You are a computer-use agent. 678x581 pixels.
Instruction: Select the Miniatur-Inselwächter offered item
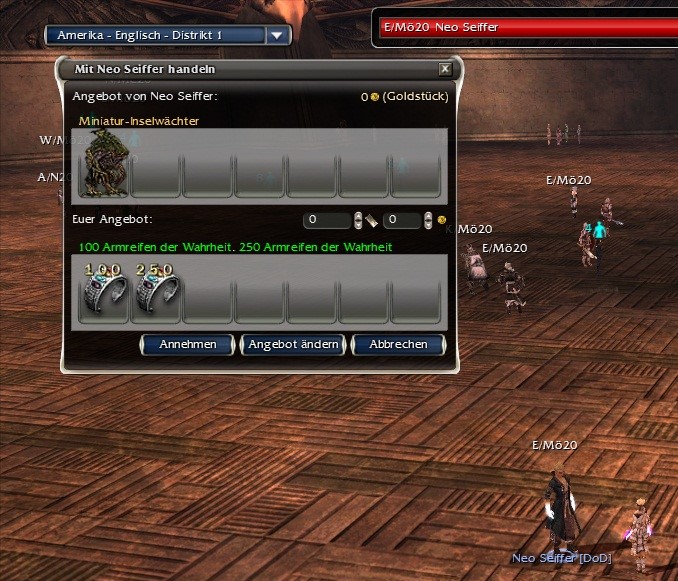pos(104,163)
